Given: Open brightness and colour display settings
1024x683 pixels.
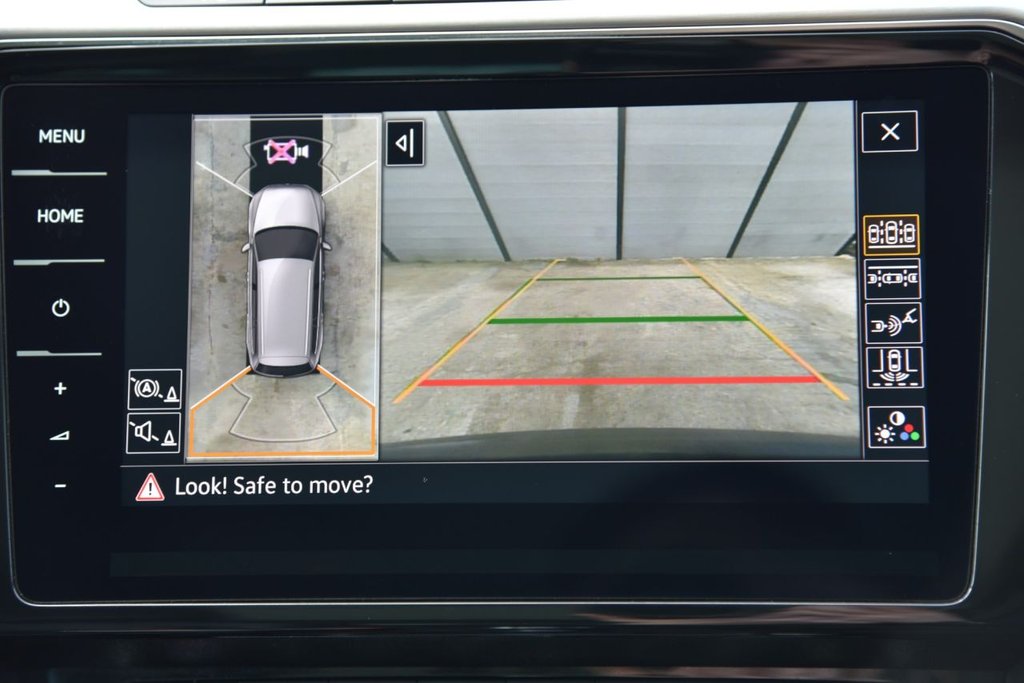Looking at the screenshot, I should tap(895, 427).
